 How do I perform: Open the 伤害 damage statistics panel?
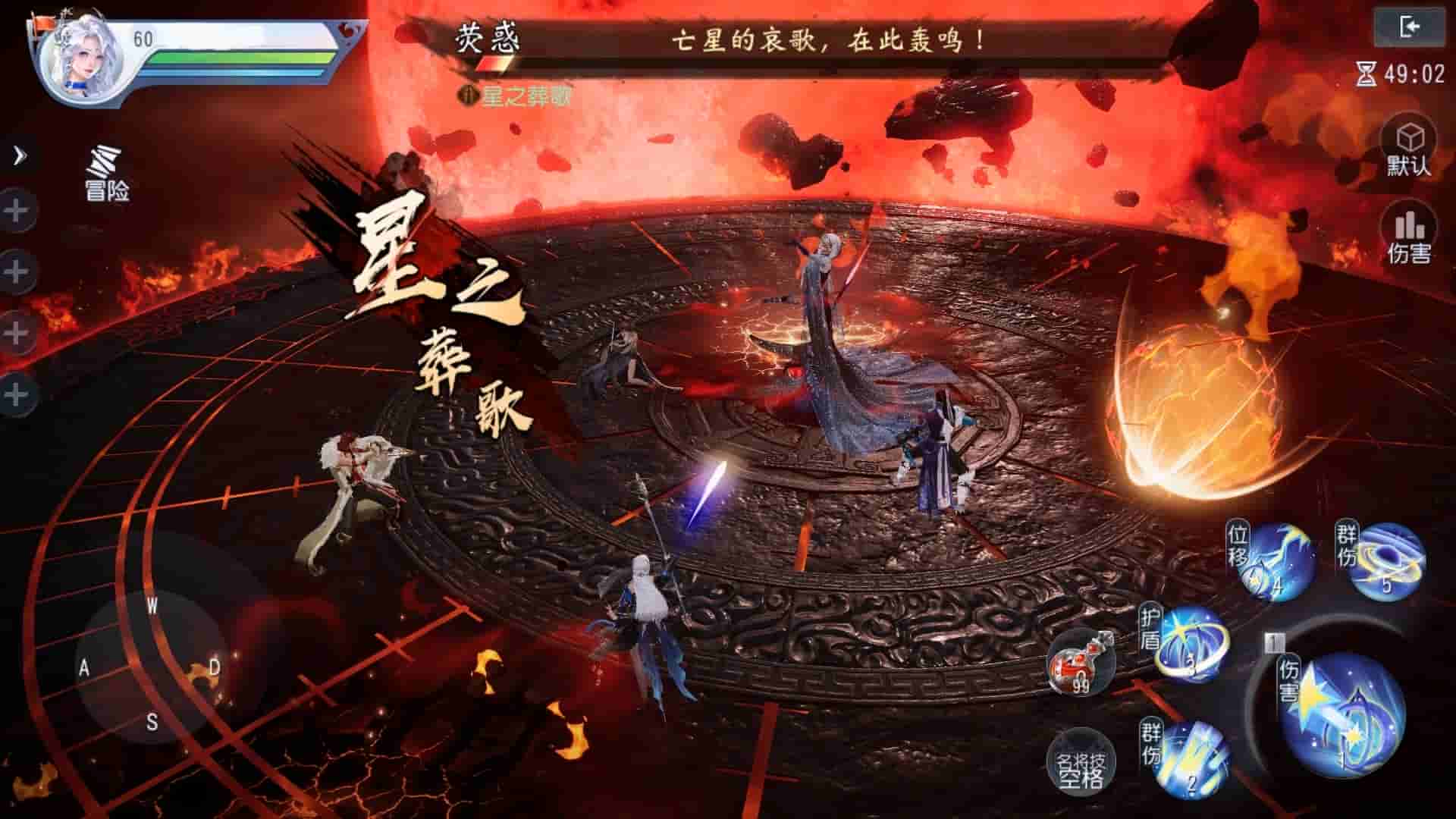click(1410, 235)
